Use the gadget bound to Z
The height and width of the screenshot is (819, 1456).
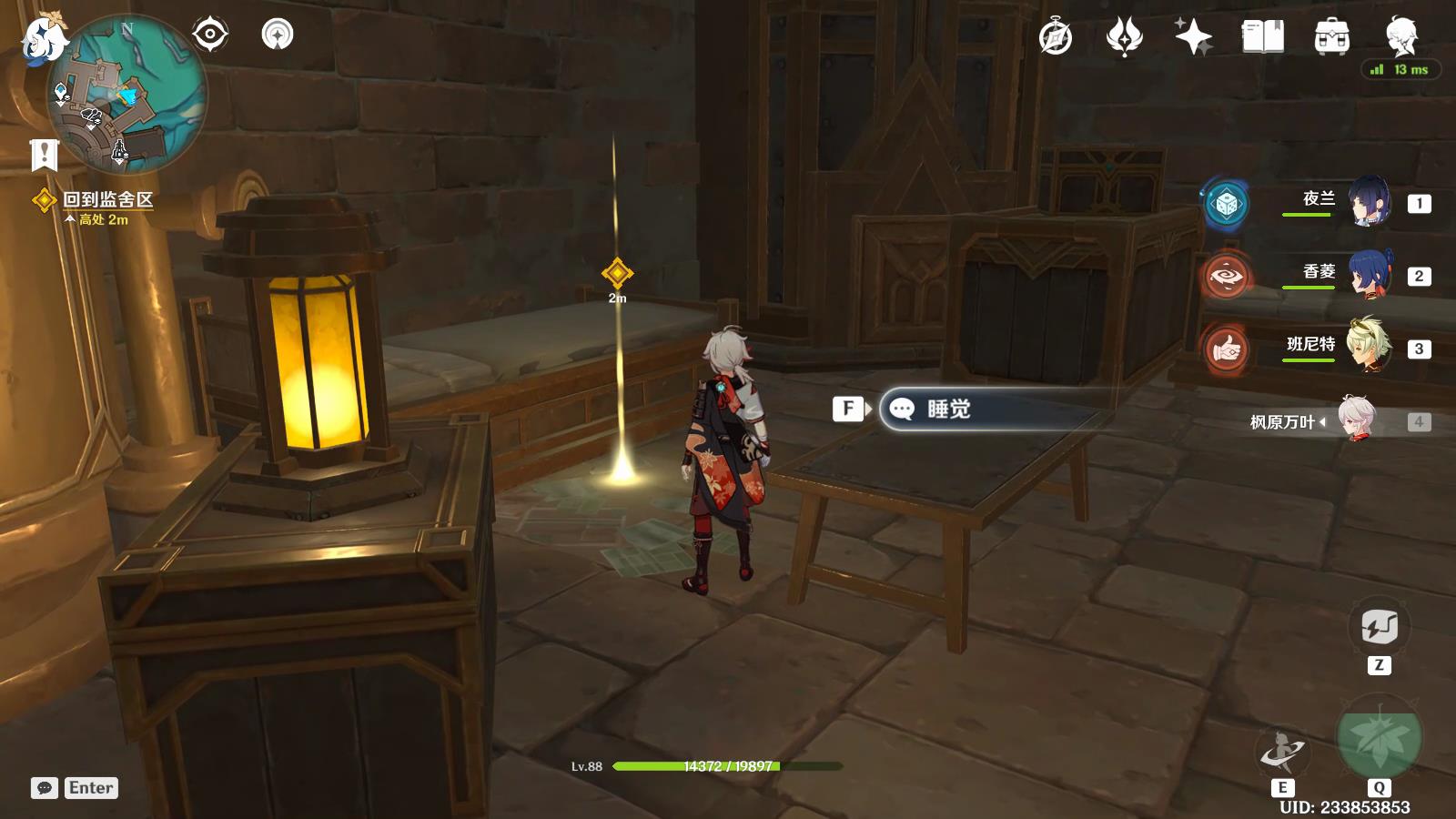tap(1379, 628)
